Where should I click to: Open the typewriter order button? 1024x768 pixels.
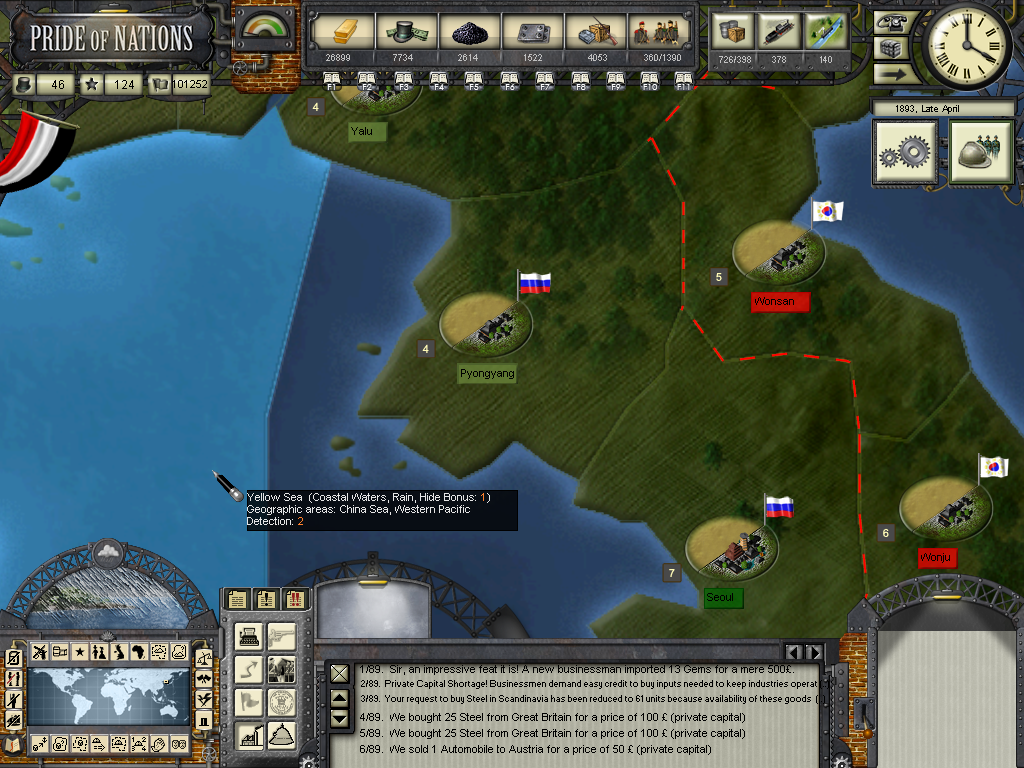[x=250, y=636]
